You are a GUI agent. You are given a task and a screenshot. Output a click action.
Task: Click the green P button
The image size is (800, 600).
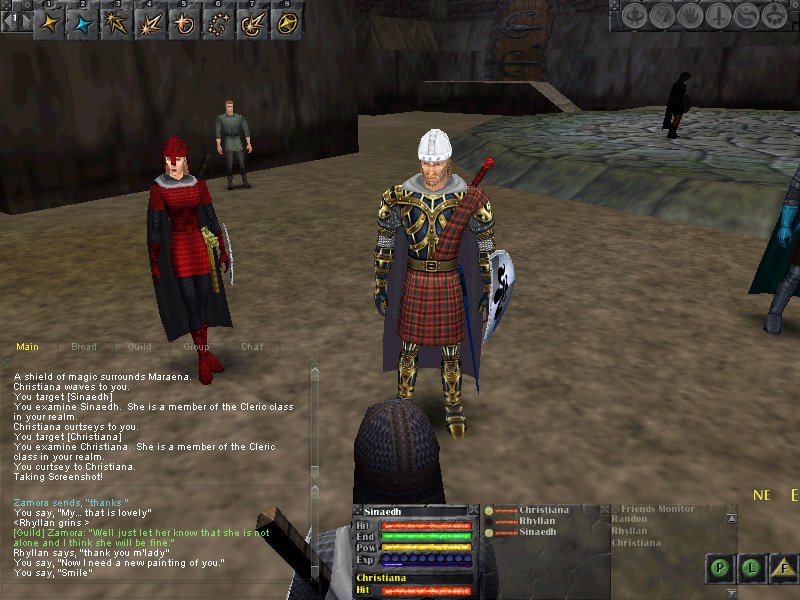coord(719,569)
